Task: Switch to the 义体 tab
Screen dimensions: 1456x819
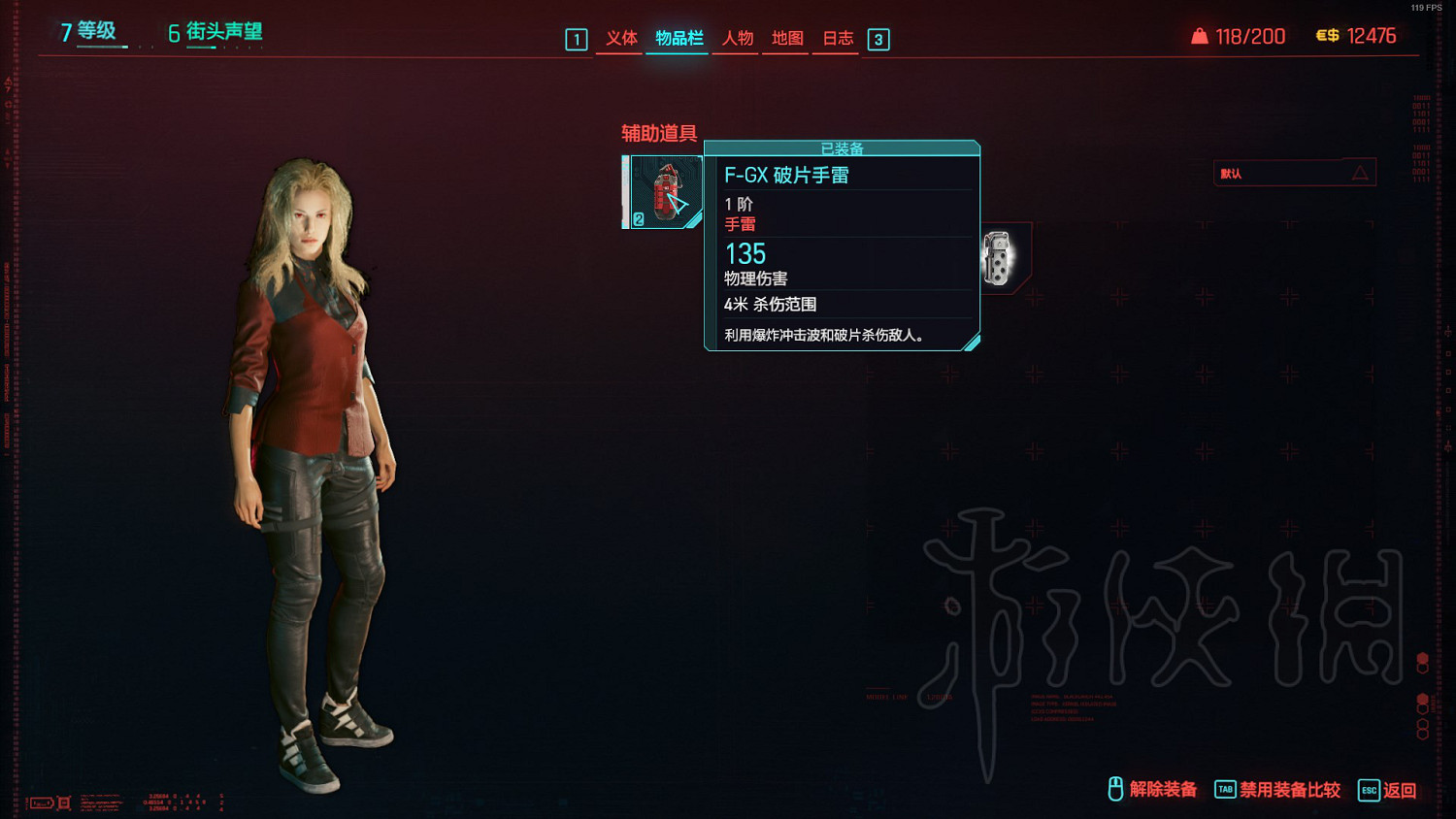Action: pos(621,39)
